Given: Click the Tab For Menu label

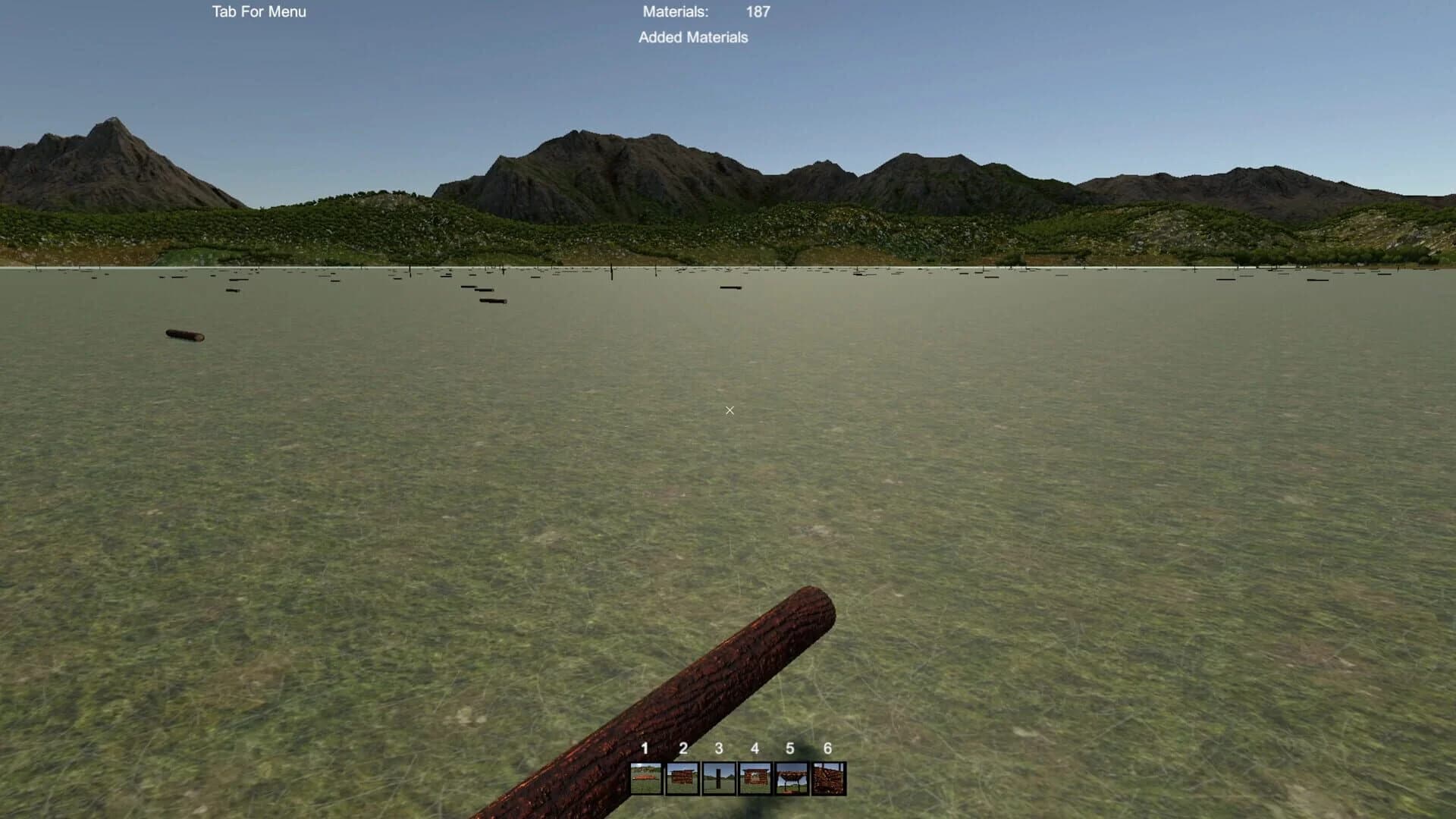Looking at the screenshot, I should coord(259,11).
